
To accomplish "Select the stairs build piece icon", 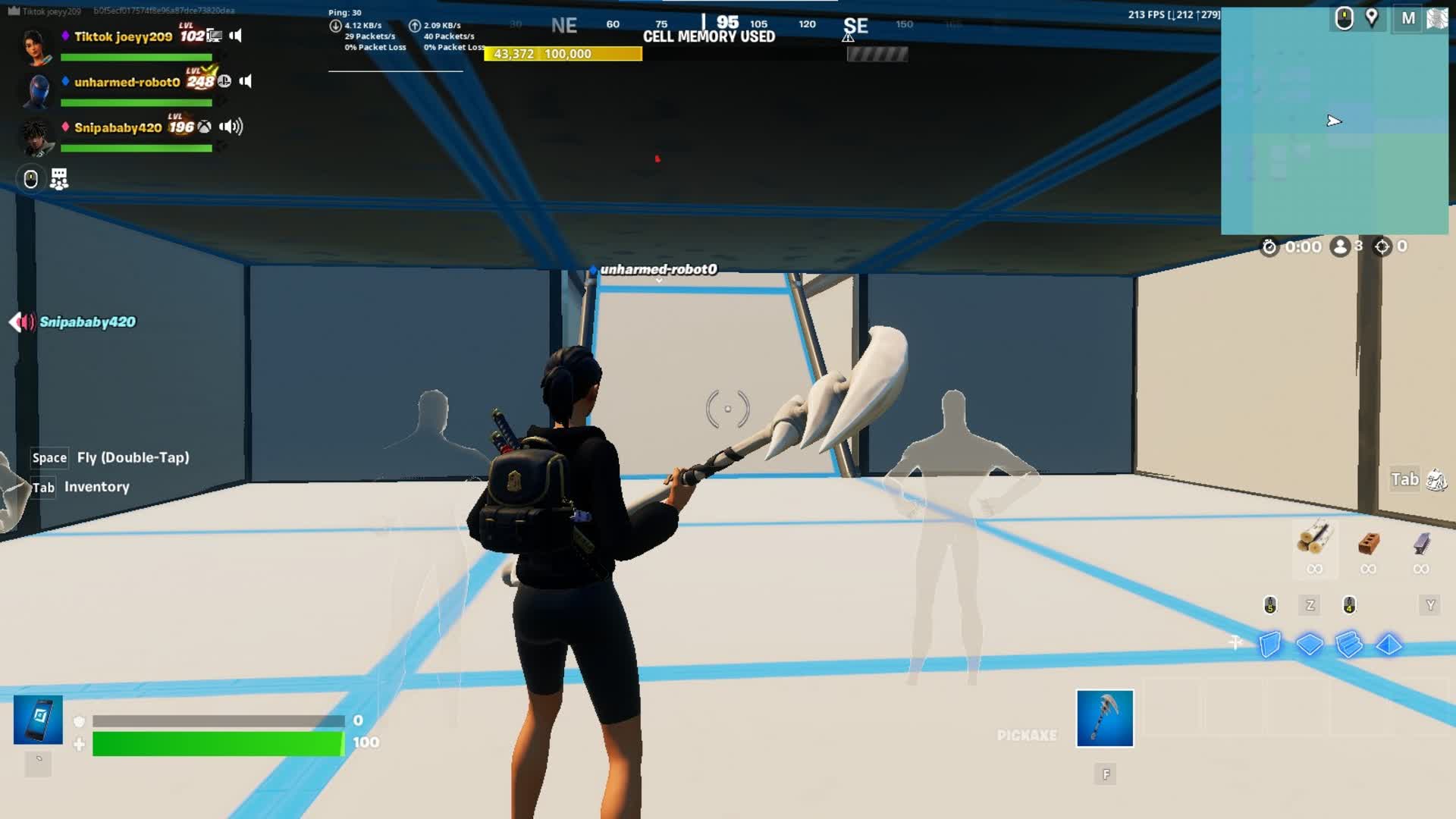I will tap(1348, 644).
